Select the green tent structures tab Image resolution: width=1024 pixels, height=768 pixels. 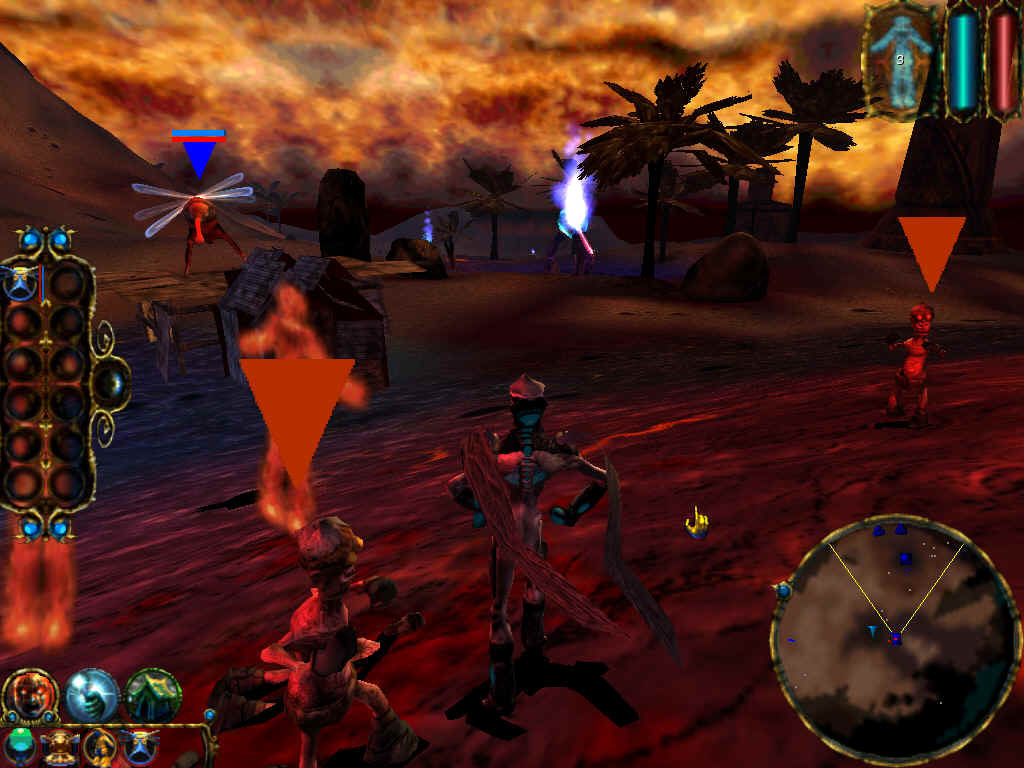point(153,695)
